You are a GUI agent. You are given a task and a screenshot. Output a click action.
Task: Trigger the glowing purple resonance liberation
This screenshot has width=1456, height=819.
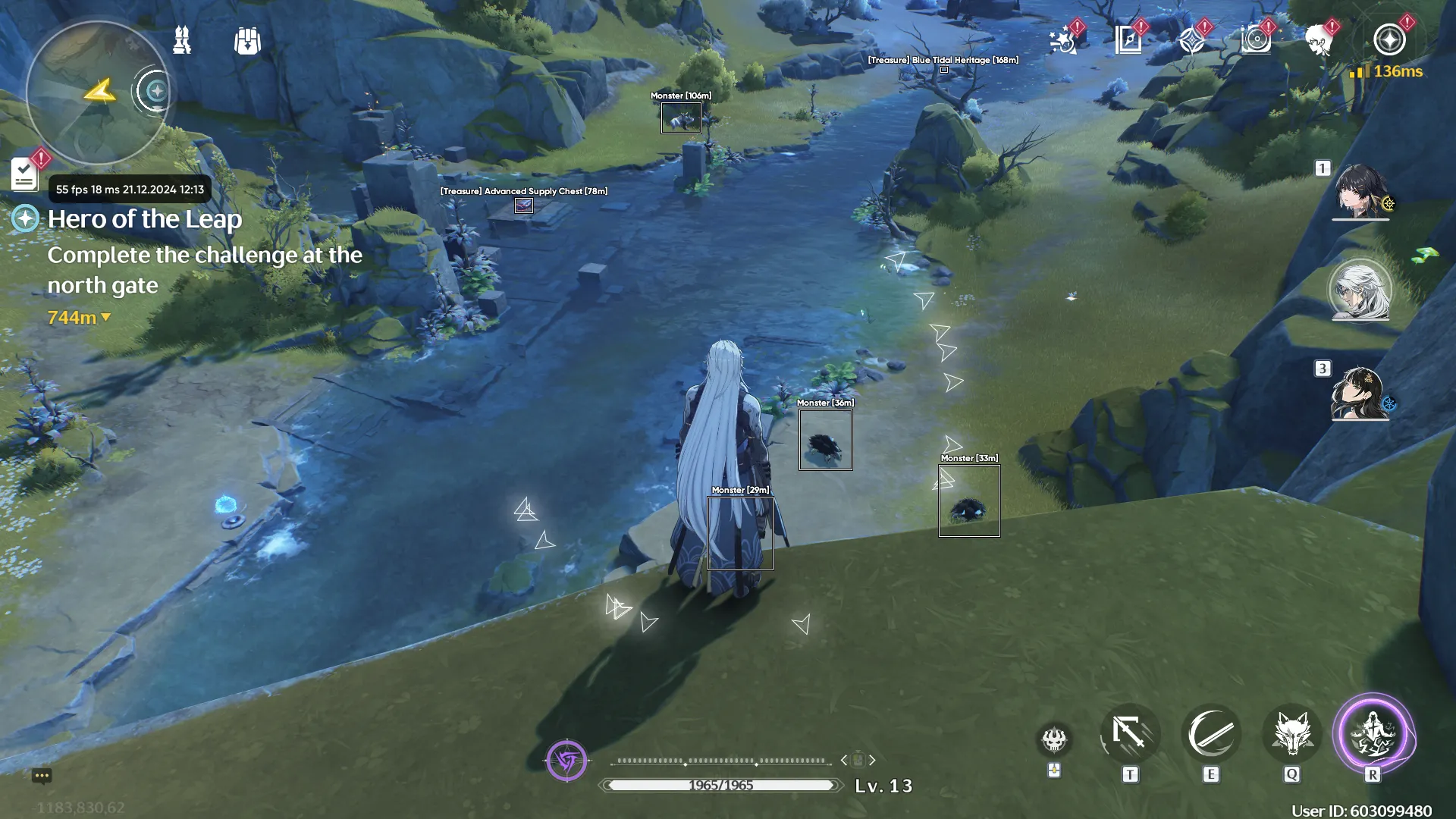point(1373,734)
